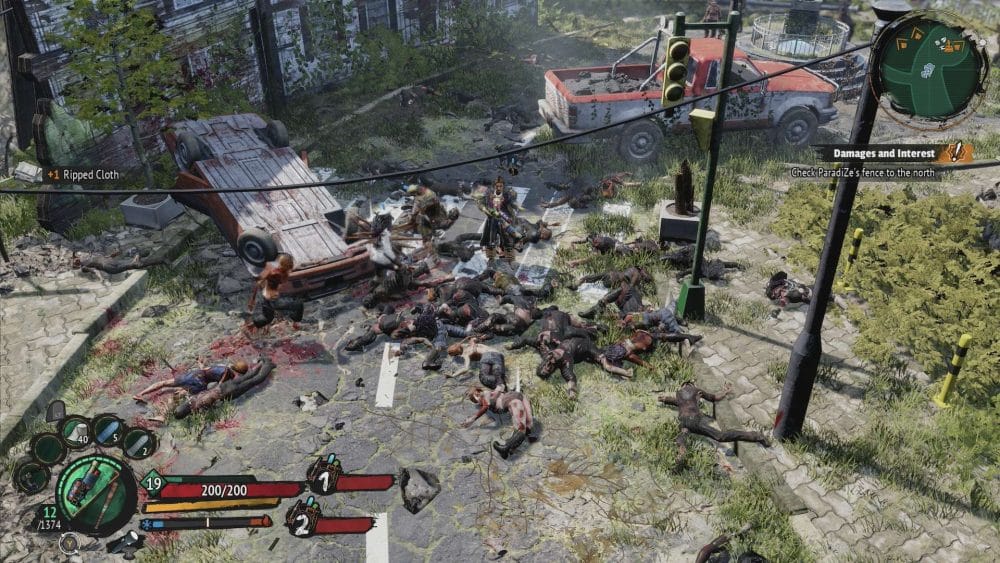This screenshot has height=563, width=1000.
Task: Click the orange quest exclamation icon
Action: tap(959, 152)
